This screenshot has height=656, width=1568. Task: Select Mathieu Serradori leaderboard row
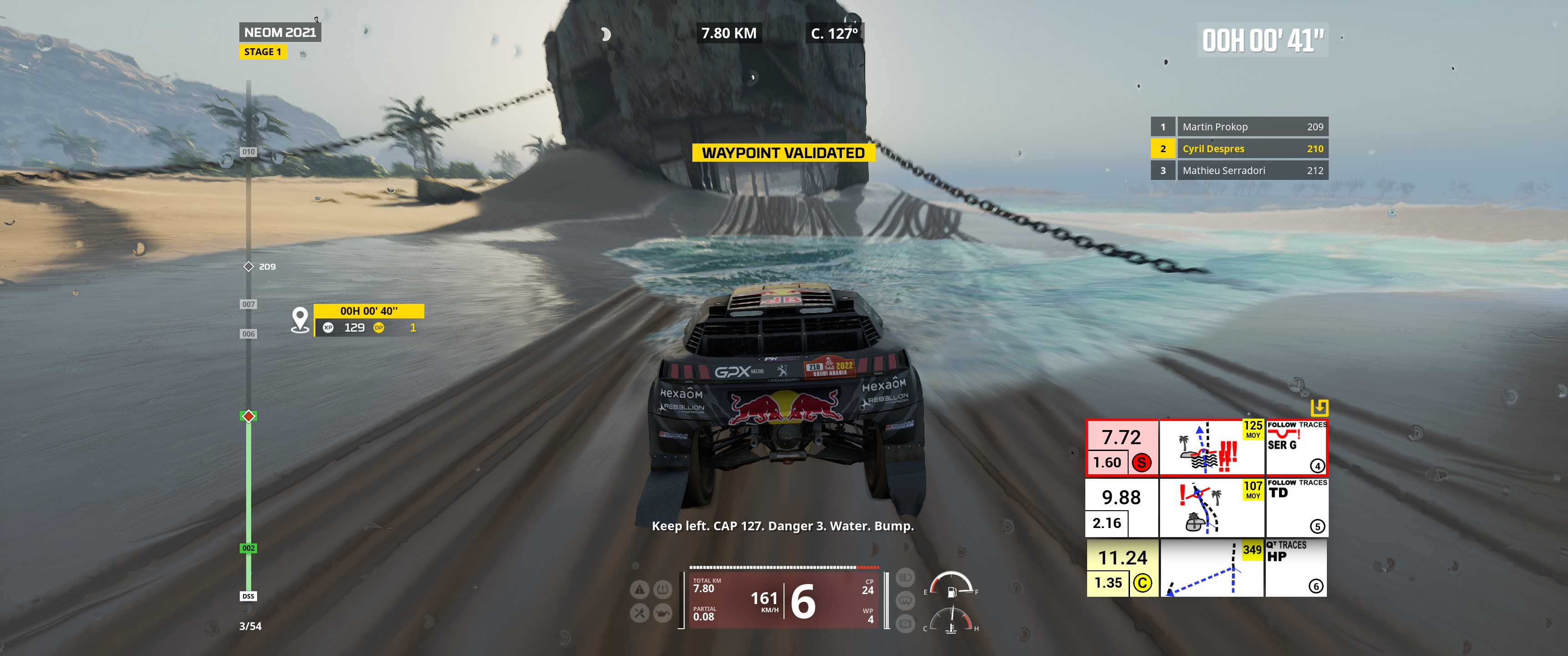tap(1239, 170)
